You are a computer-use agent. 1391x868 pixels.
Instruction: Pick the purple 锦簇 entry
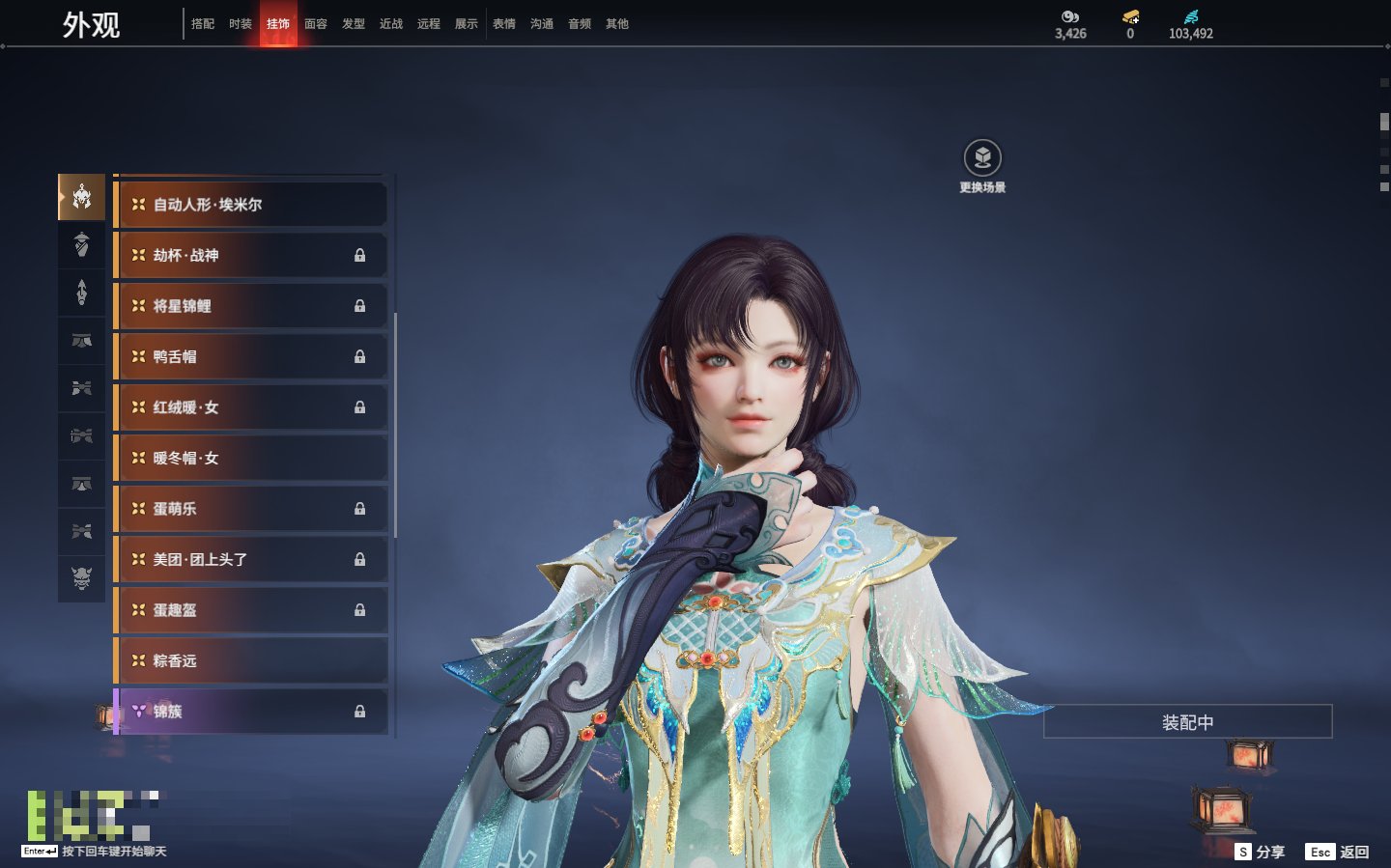(251, 712)
